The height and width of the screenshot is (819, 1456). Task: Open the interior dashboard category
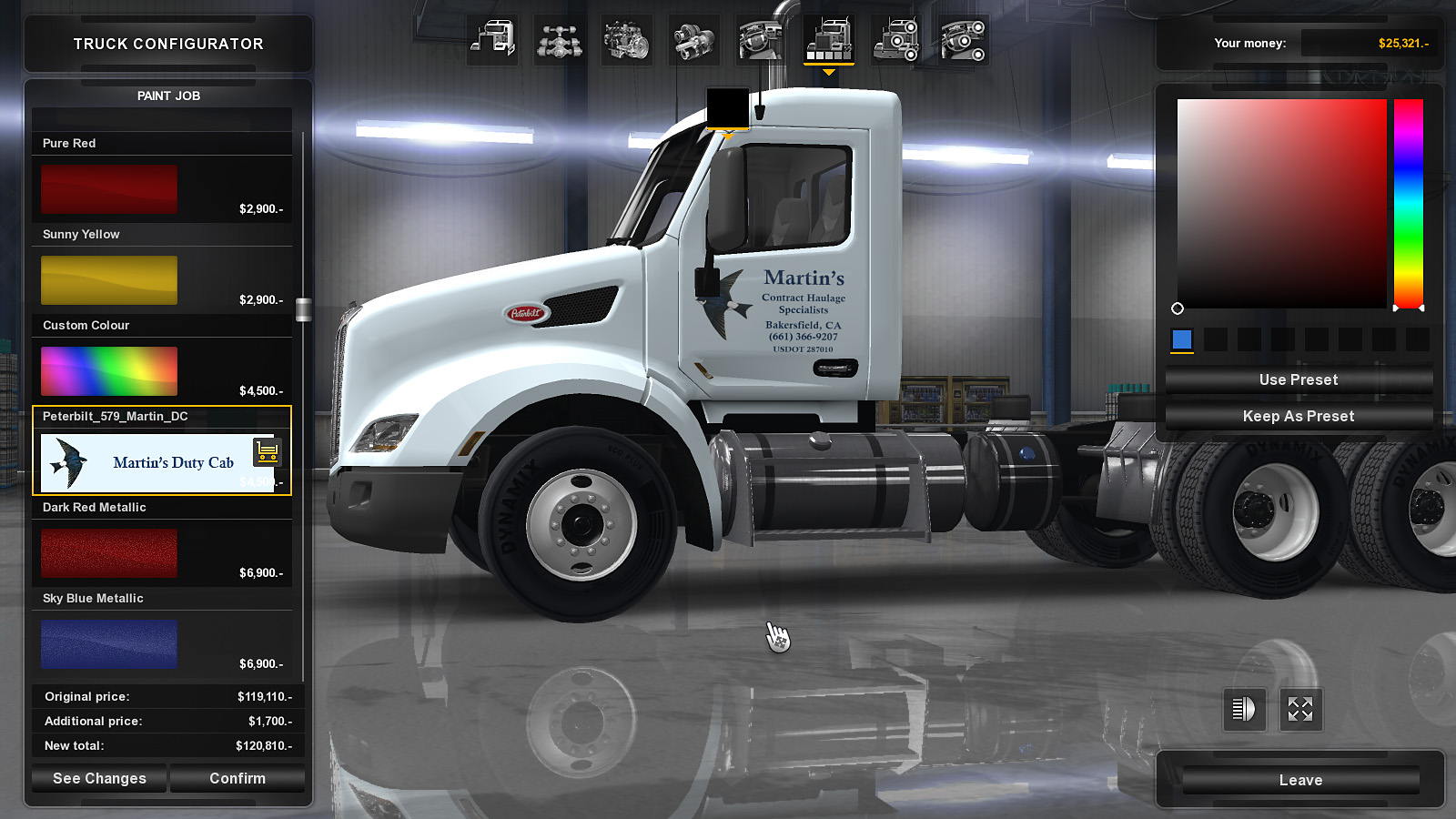761,41
